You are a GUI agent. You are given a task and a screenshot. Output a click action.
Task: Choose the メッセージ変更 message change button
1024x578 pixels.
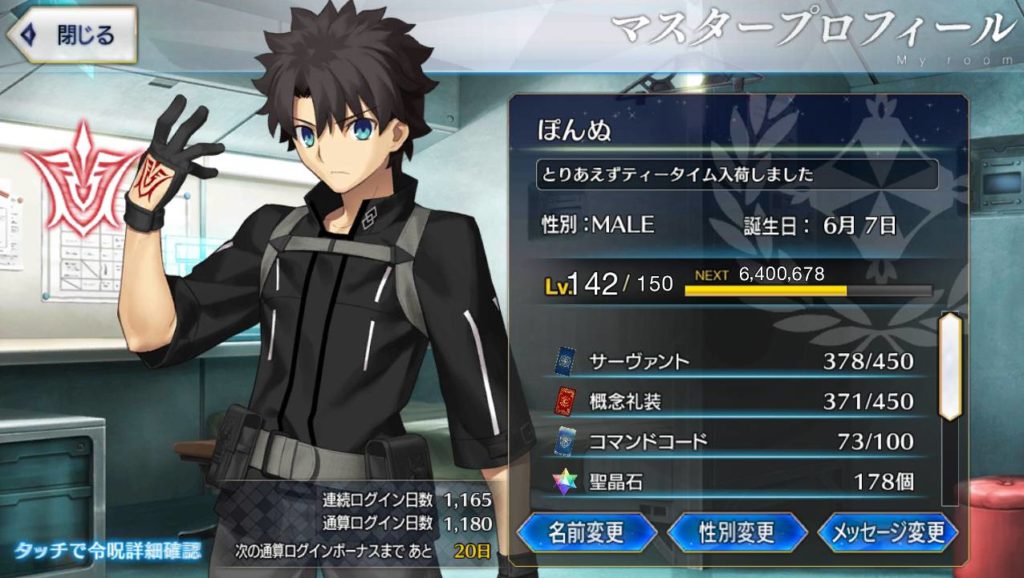point(888,532)
